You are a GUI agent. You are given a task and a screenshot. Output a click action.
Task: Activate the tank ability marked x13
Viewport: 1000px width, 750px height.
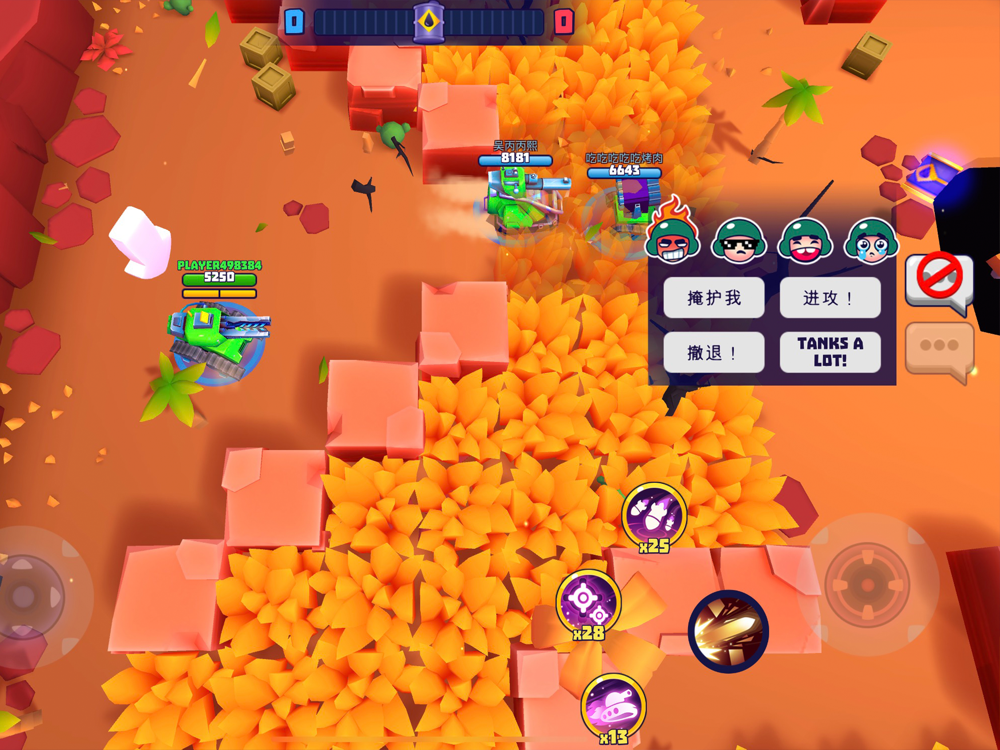(613, 706)
